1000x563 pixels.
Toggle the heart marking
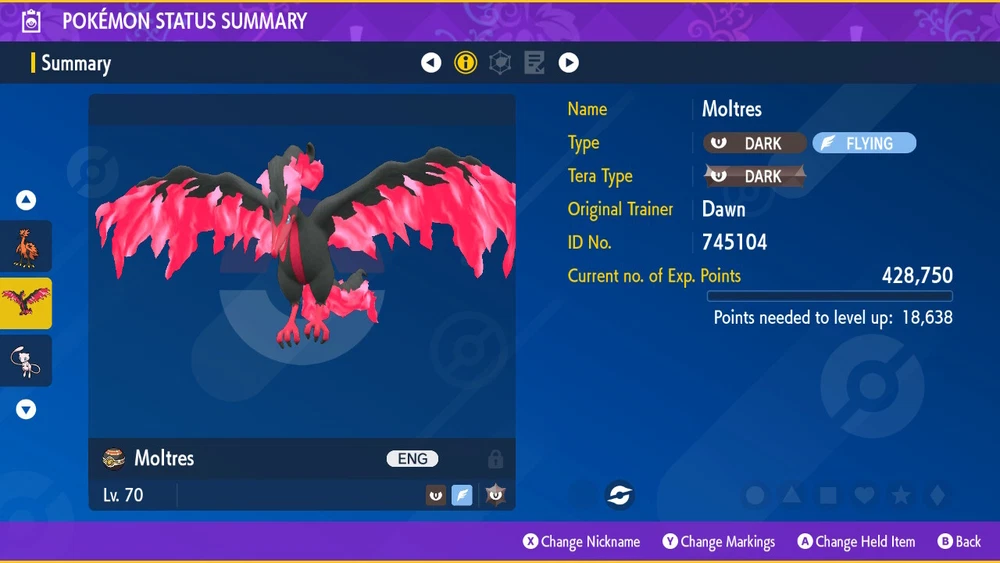point(864,495)
